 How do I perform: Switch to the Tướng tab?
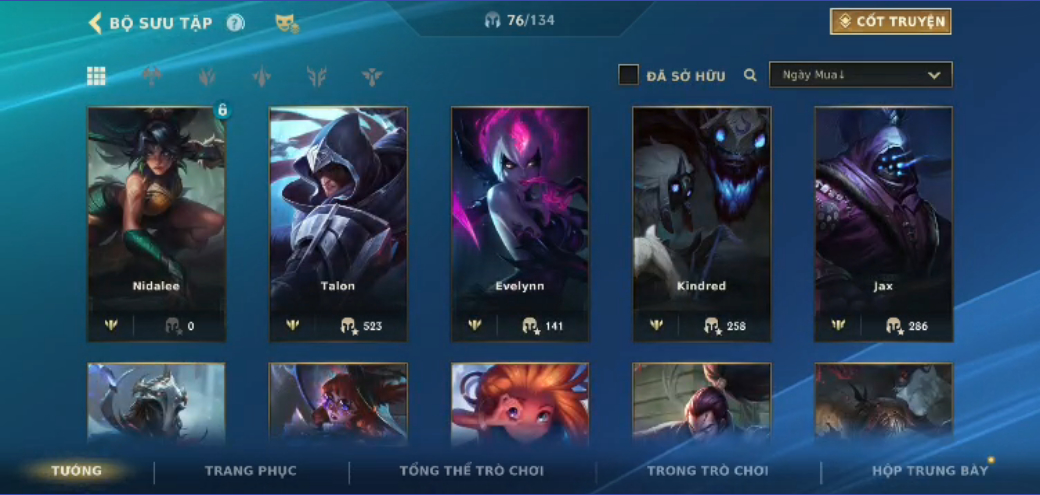coord(77,471)
